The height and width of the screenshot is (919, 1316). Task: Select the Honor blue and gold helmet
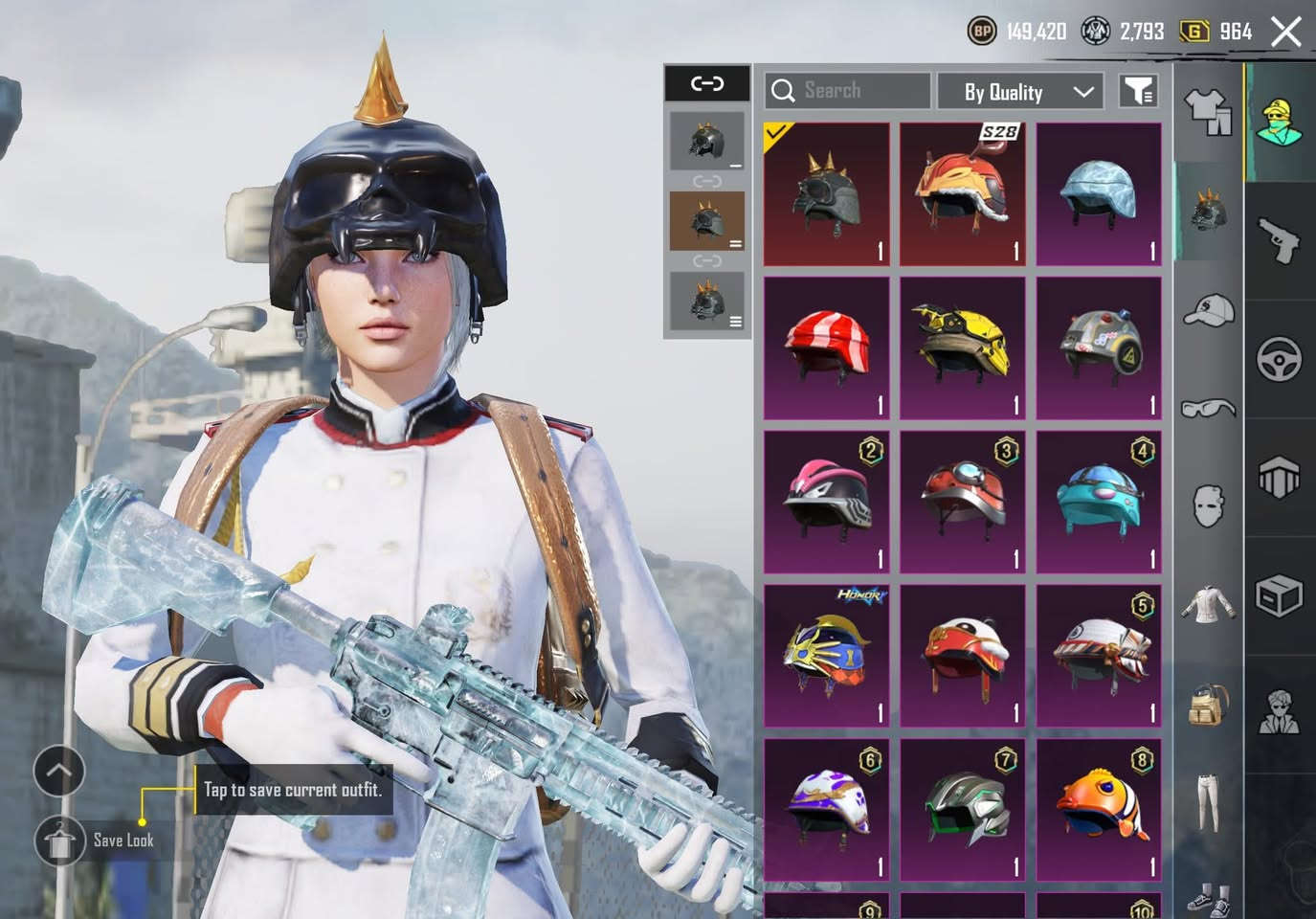click(x=827, y=656)
